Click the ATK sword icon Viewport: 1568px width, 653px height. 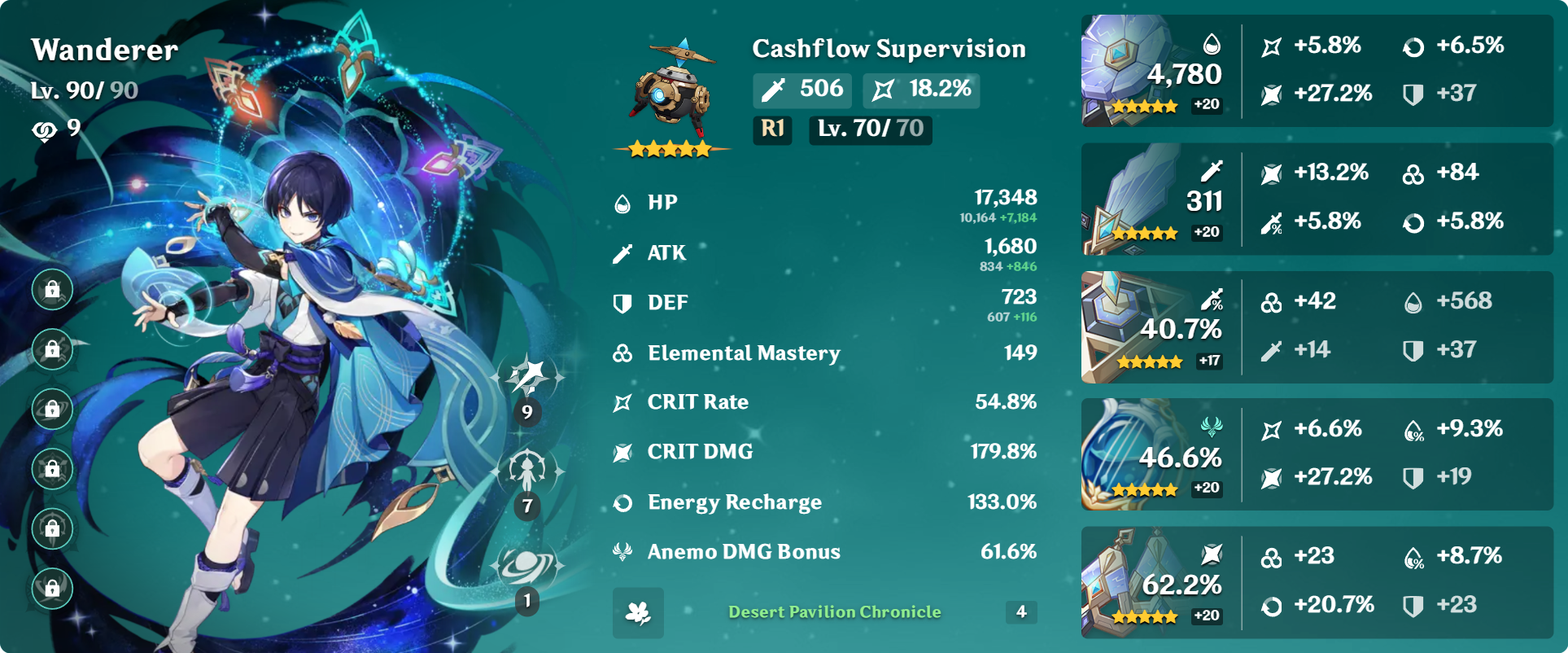click(622, 252)
